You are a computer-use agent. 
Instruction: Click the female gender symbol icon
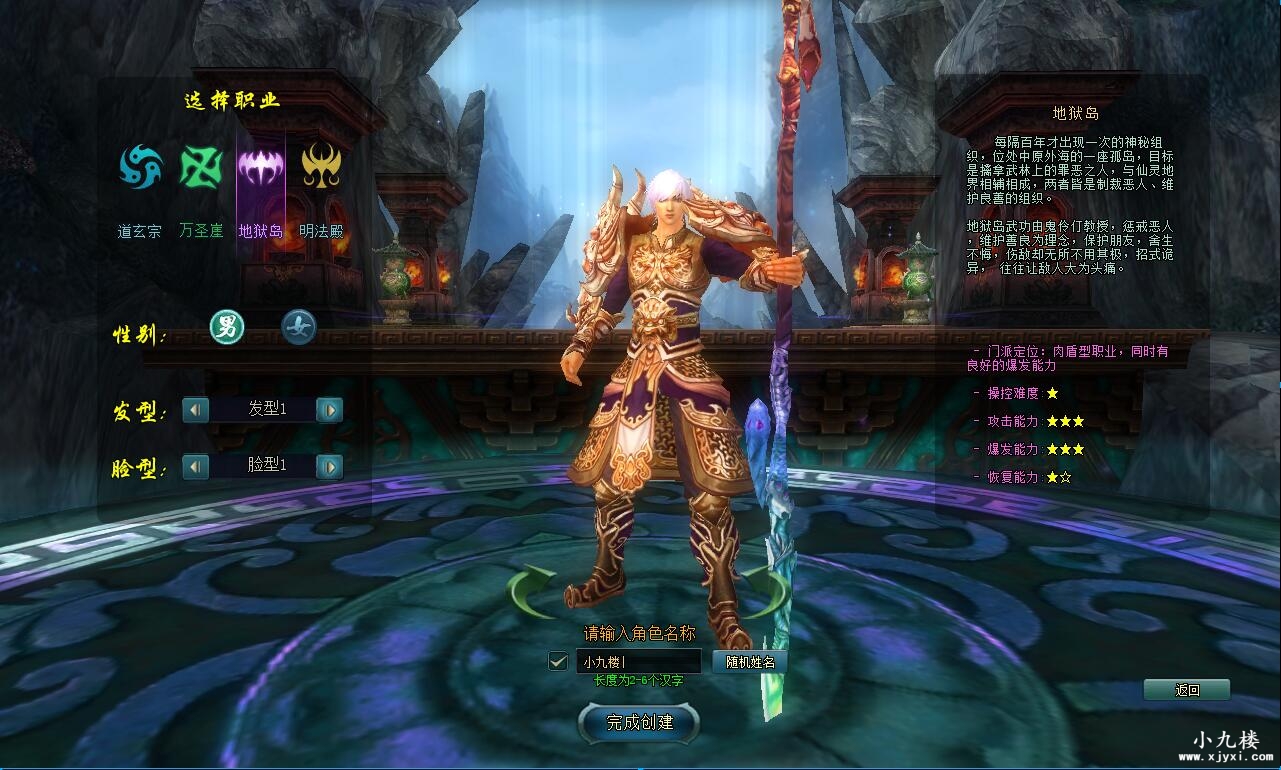tap(299, 328)
